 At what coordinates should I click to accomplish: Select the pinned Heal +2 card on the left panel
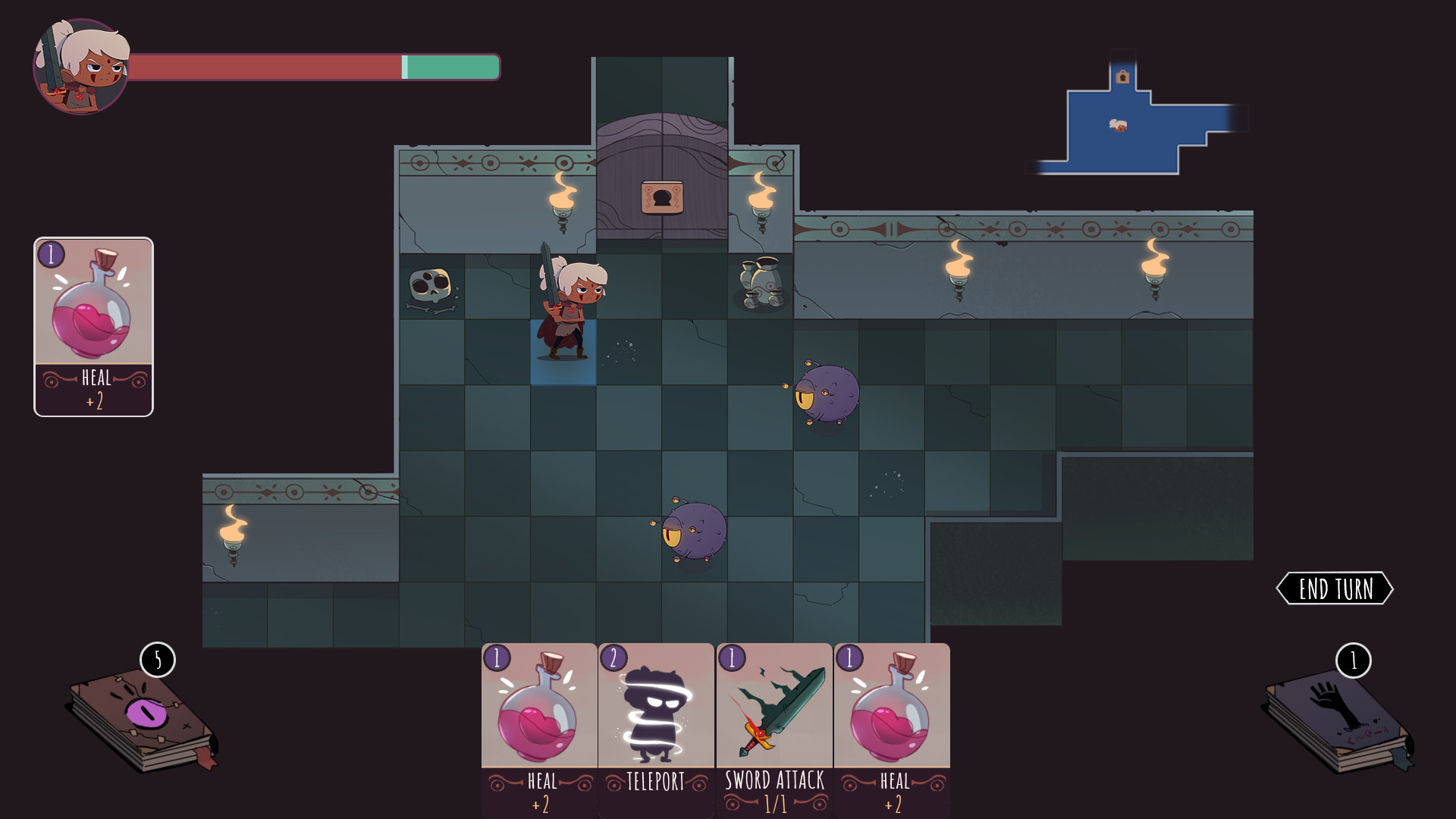[93, 326]
